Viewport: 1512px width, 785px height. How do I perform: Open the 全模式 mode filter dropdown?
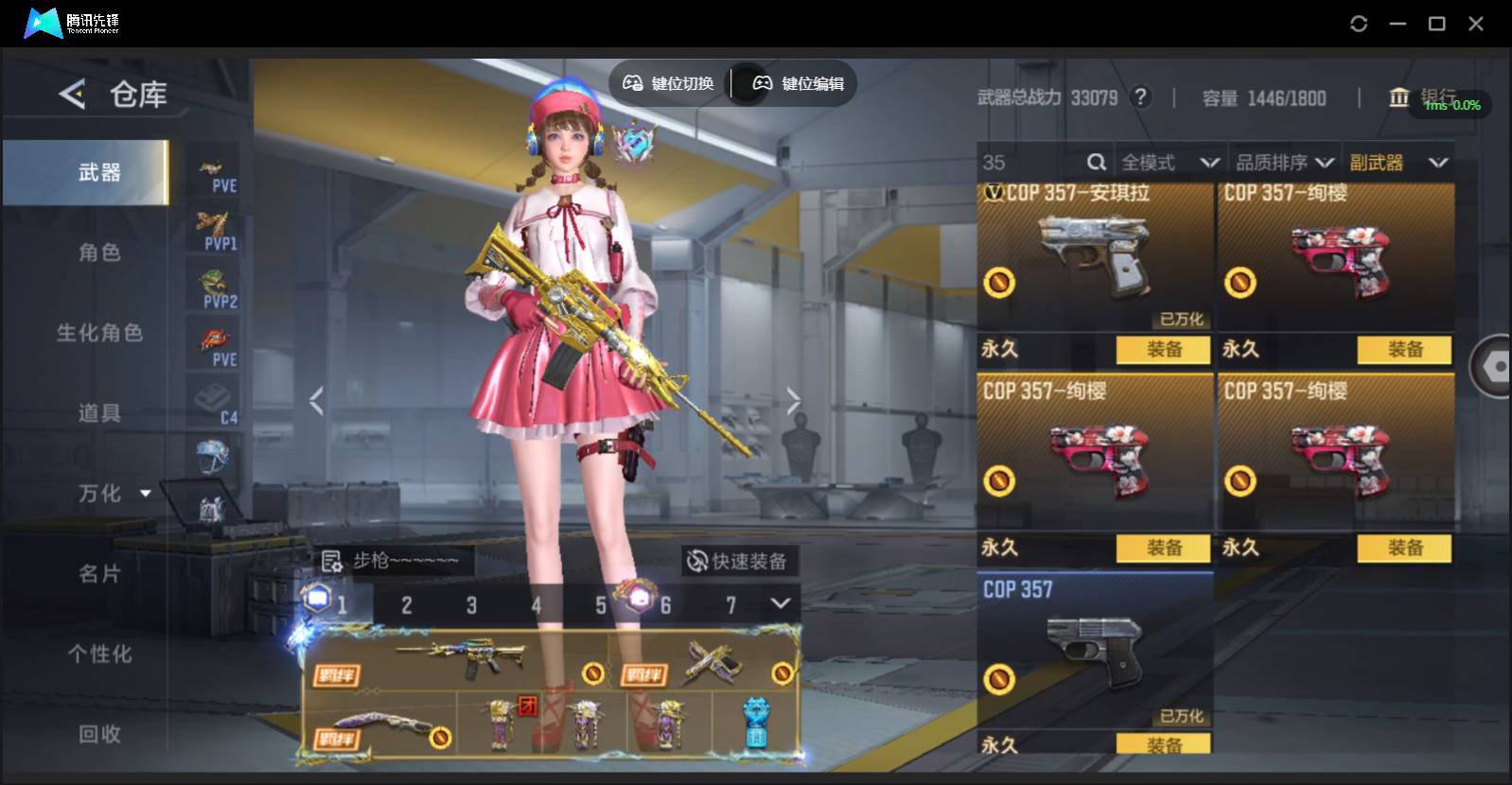[1169, 163]
